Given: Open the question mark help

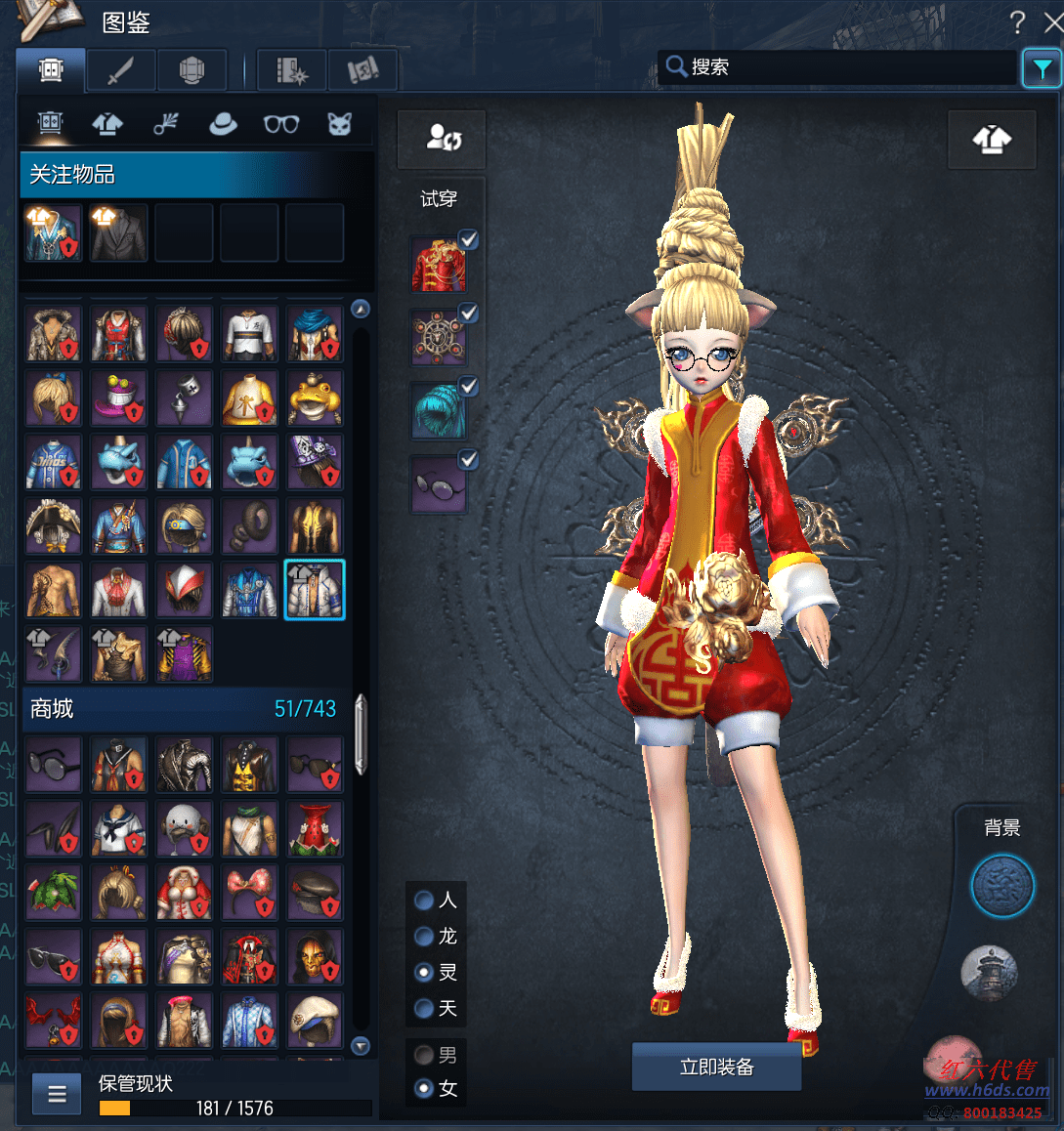Looking at the screenshot, I should (1017, 22).
